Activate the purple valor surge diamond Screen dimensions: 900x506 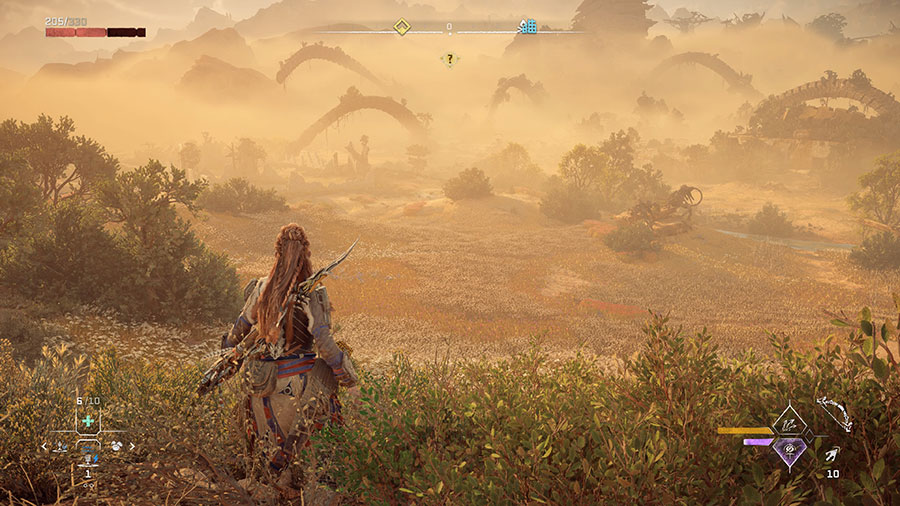[790, 452]
